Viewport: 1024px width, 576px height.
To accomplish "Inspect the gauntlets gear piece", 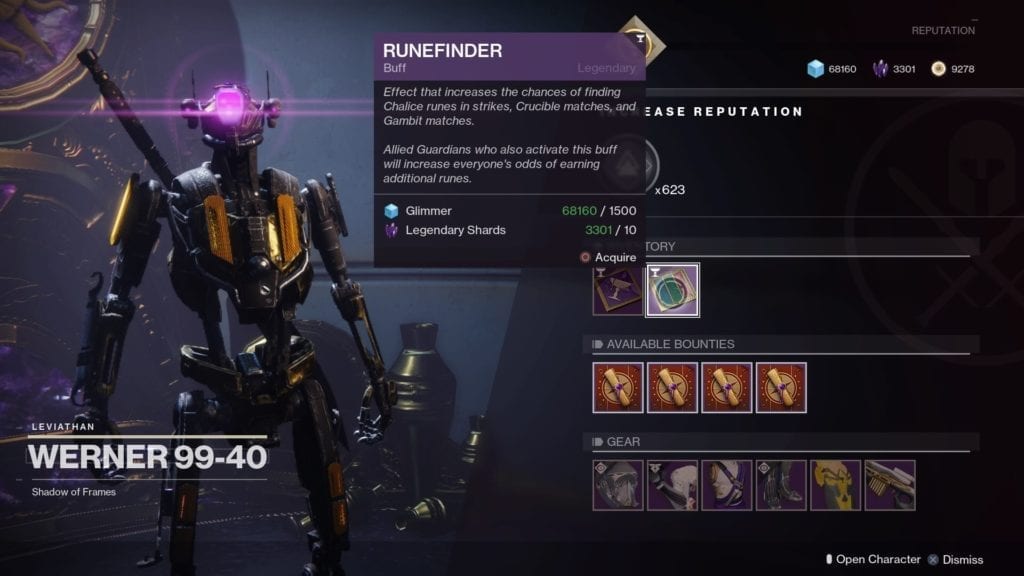I will pyautogui.click(x=672, y=485).
